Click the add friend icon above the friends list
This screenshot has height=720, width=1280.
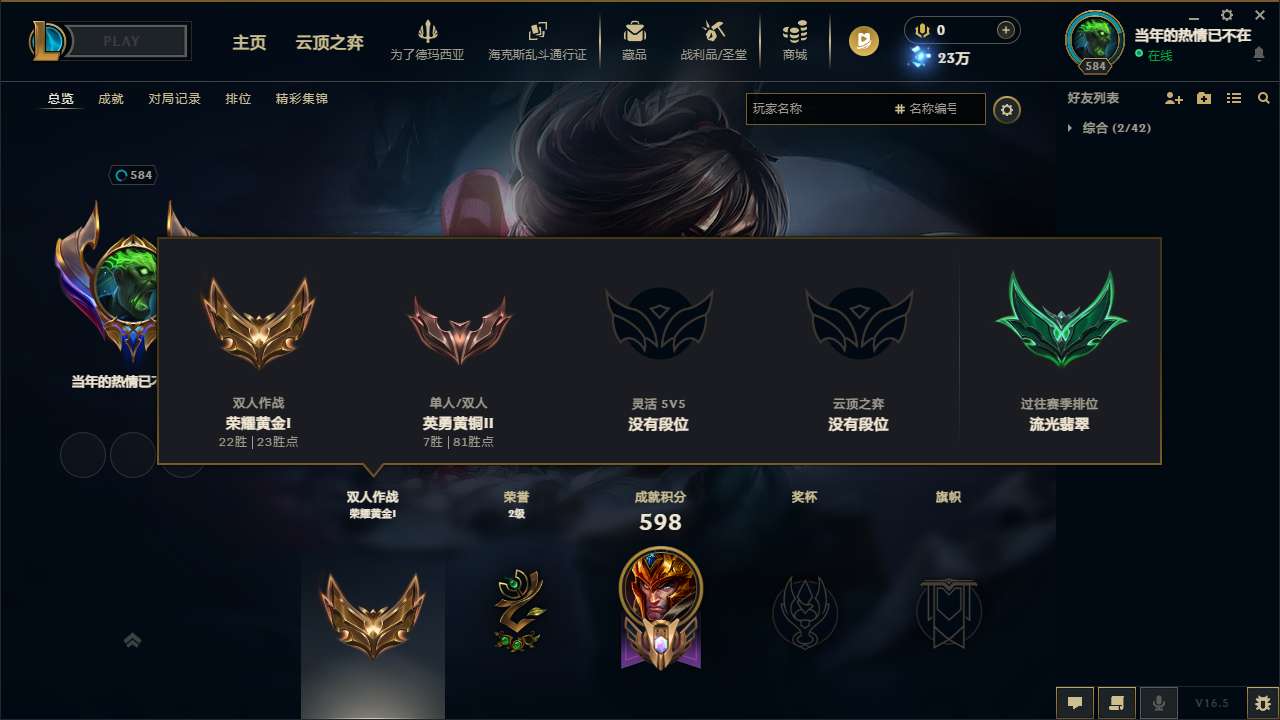point(1174,98)
